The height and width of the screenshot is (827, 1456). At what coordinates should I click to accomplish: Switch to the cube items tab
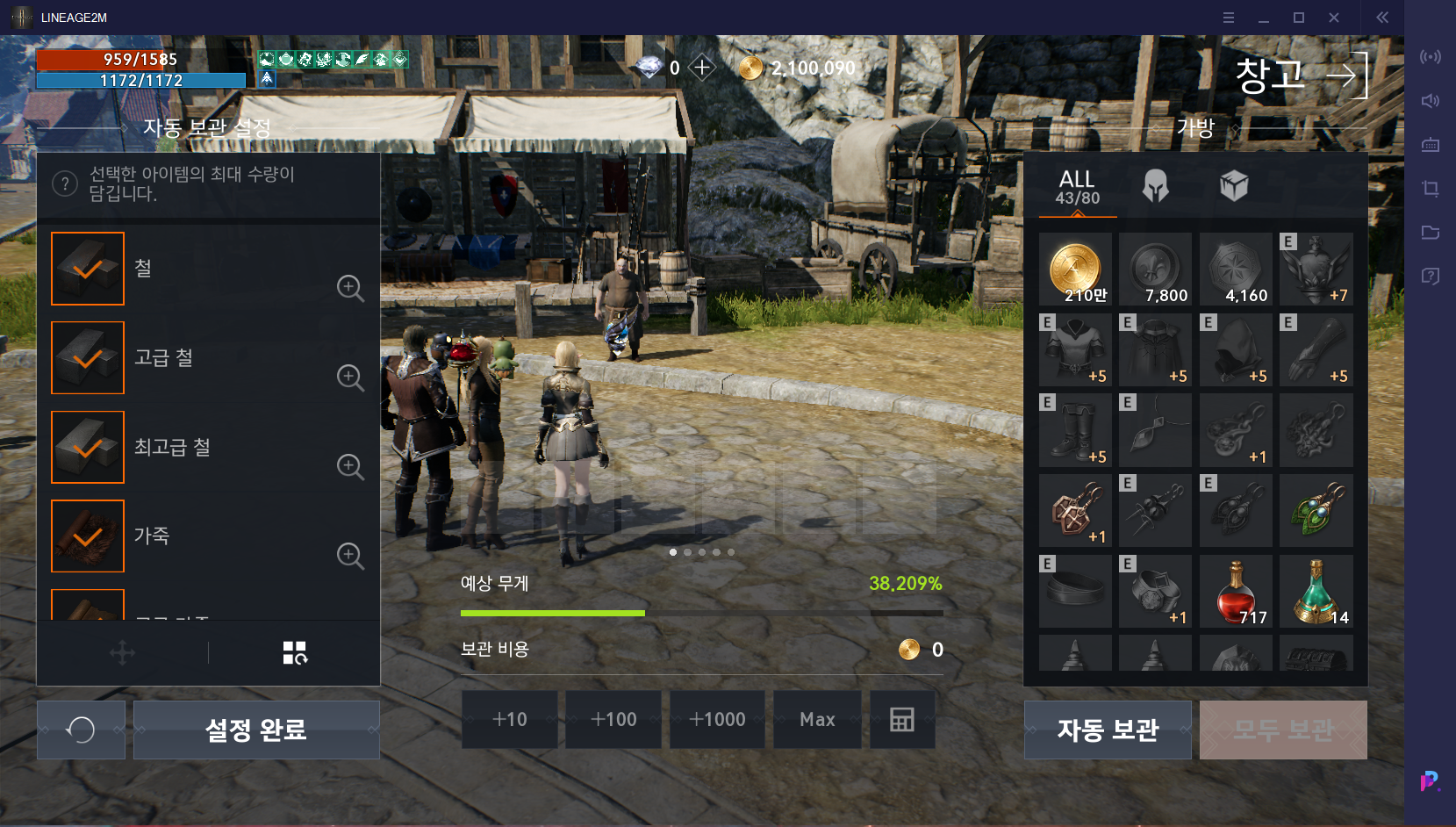click(1233, 186)
